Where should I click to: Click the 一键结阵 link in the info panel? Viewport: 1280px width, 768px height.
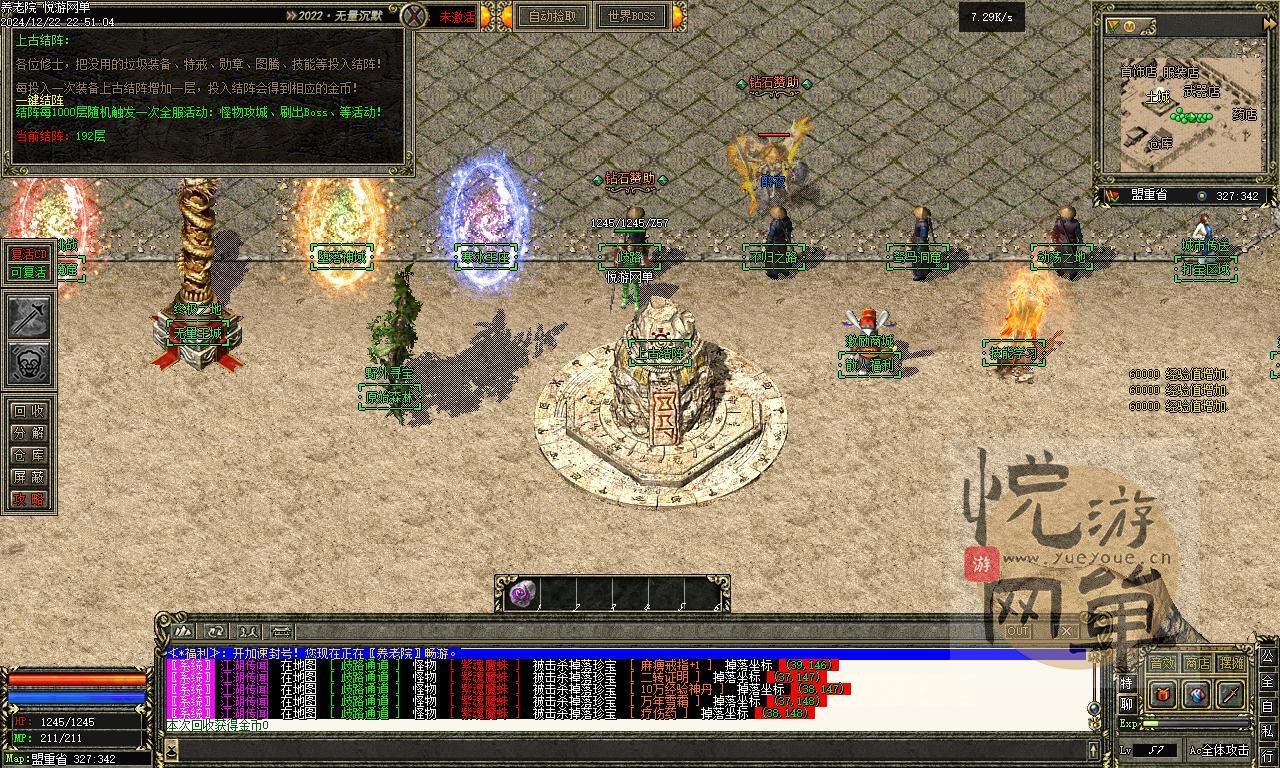[40, 100]
